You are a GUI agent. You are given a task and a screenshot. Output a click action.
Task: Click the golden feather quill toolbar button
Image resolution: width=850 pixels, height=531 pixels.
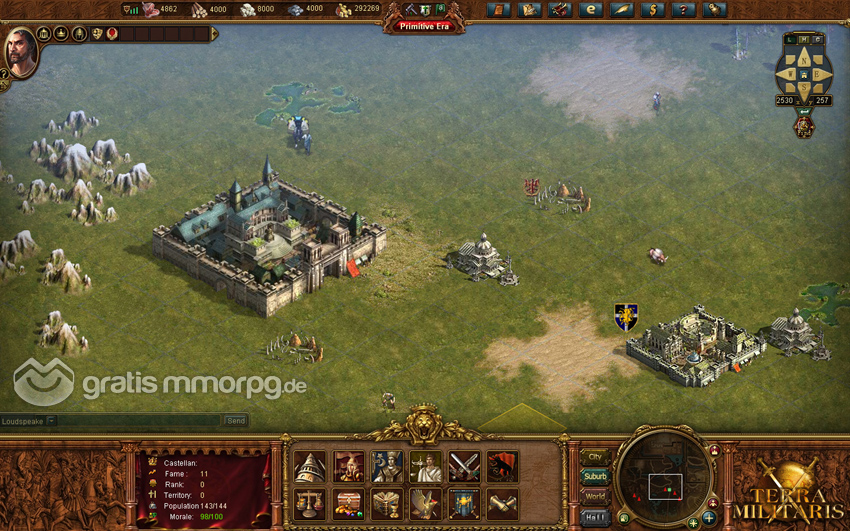click(621, 10)
